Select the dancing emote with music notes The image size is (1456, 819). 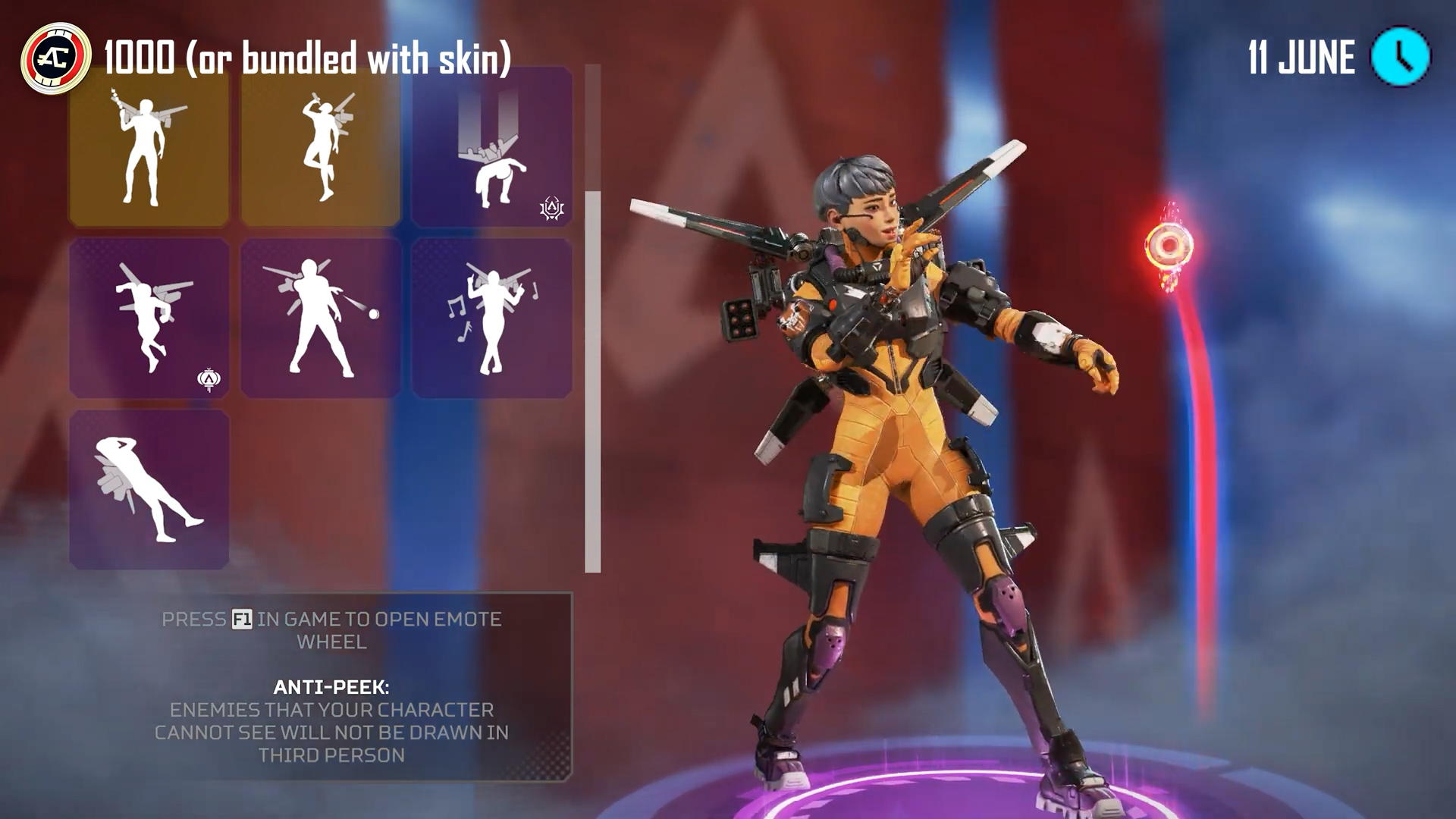[492, 318]
